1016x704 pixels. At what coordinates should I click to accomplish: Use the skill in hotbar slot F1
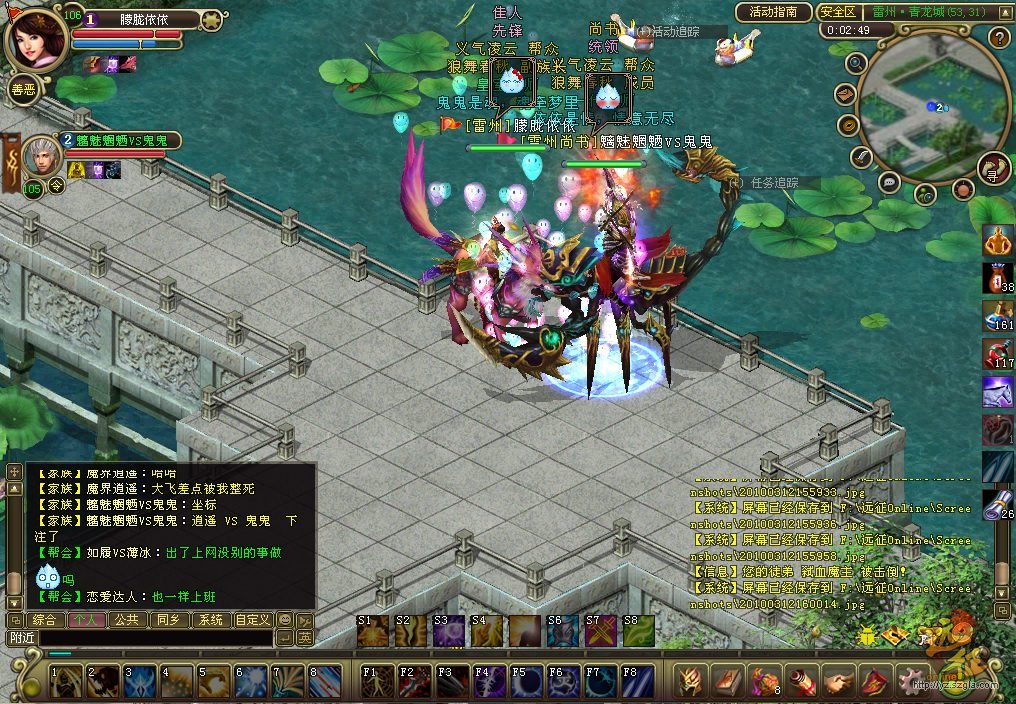click(x=377, y=681)
